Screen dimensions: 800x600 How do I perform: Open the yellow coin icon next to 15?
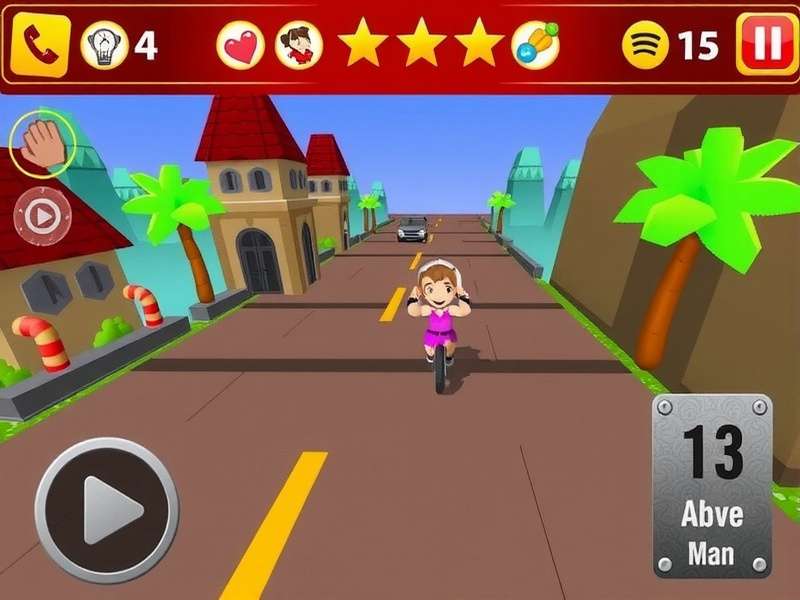(645, 45)
